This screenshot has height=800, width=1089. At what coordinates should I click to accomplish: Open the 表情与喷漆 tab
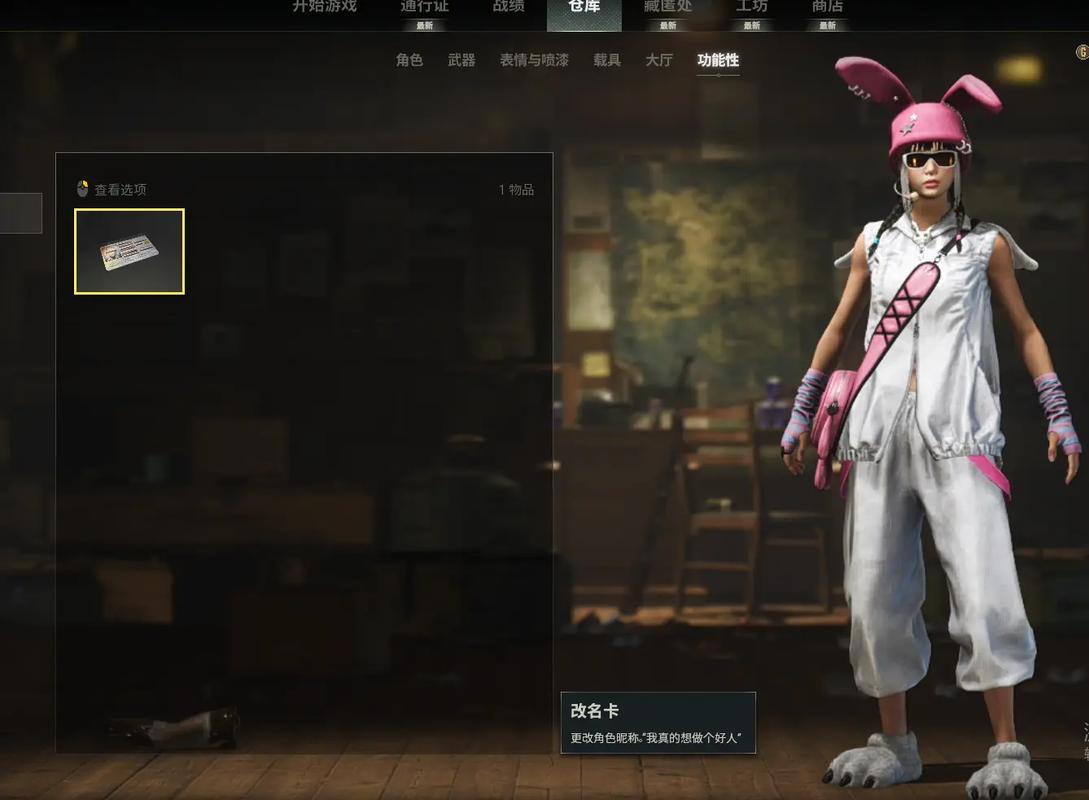[x=534, y=60]
